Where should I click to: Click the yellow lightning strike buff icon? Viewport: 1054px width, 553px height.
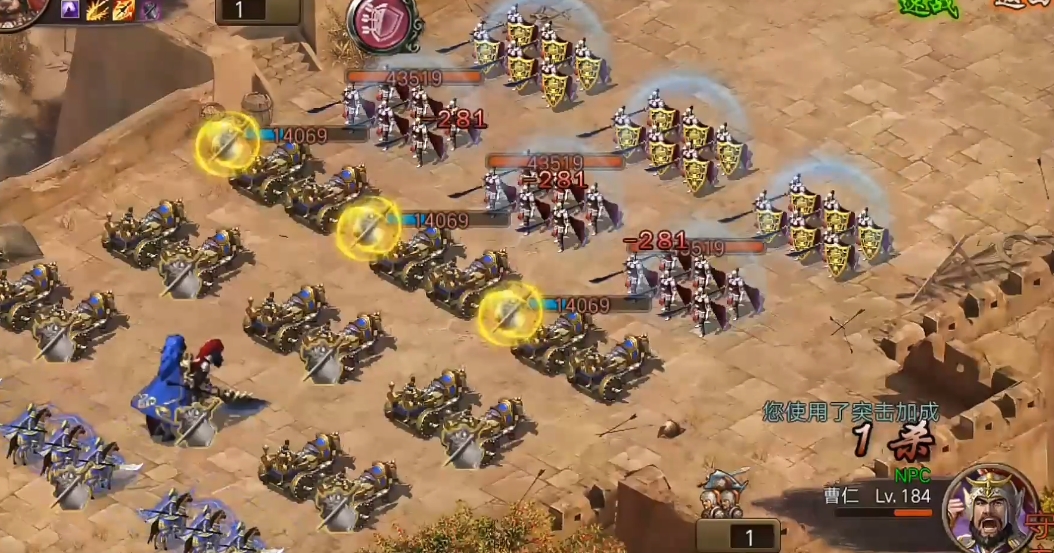[97, 10]
